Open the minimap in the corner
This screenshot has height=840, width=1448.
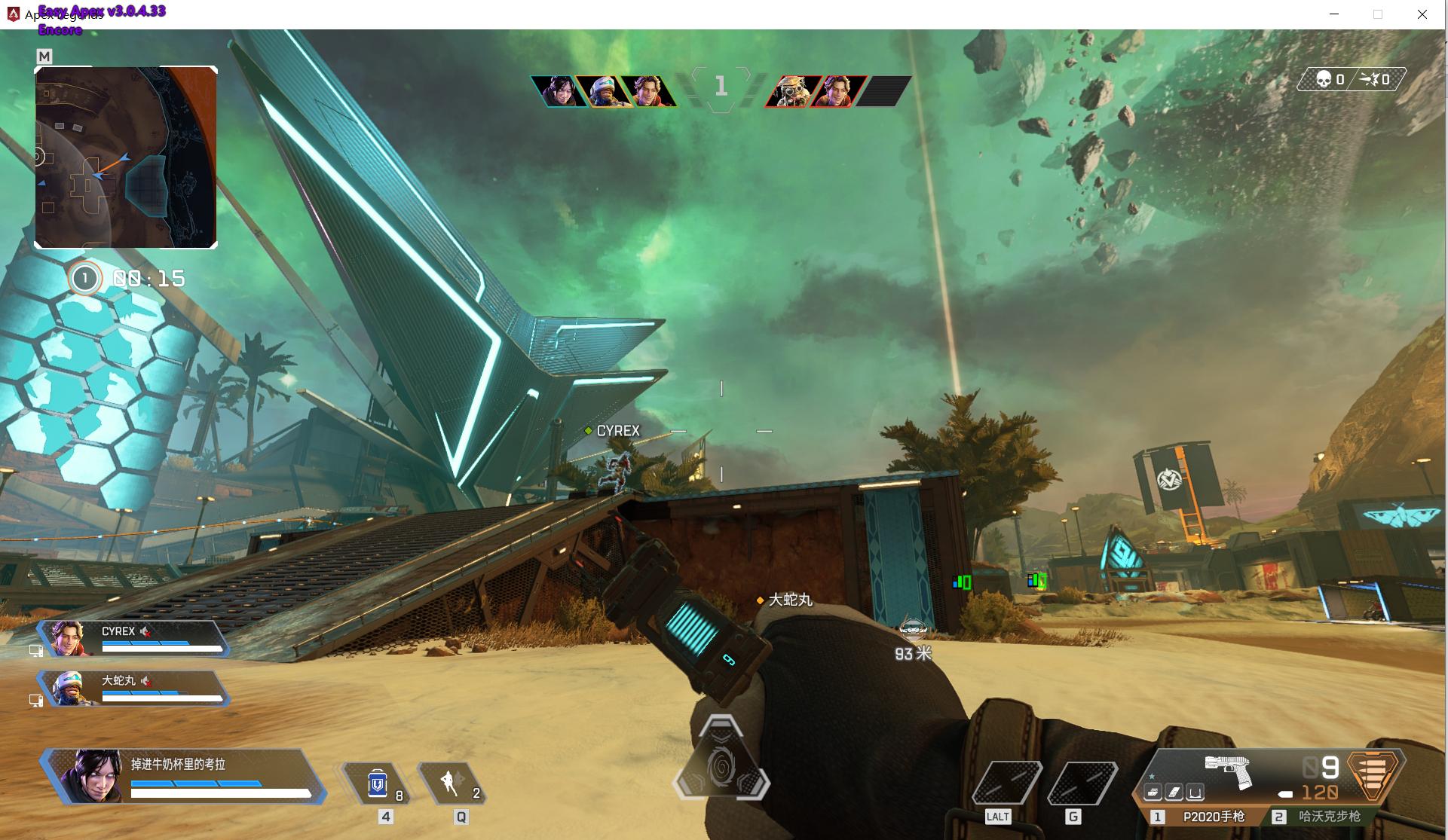click(x=126, y=157)
